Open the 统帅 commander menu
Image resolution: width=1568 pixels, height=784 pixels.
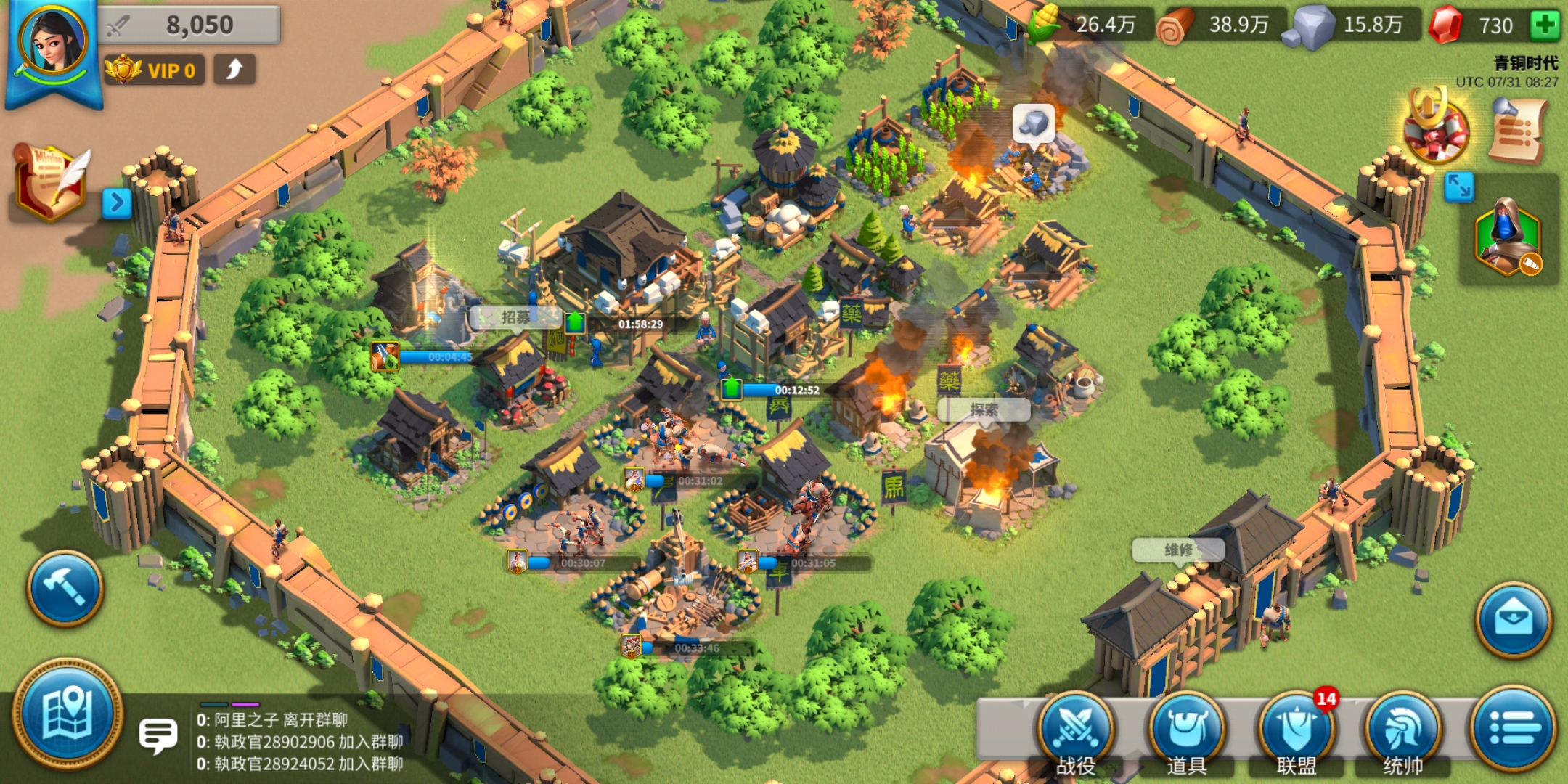[1402, 731]
